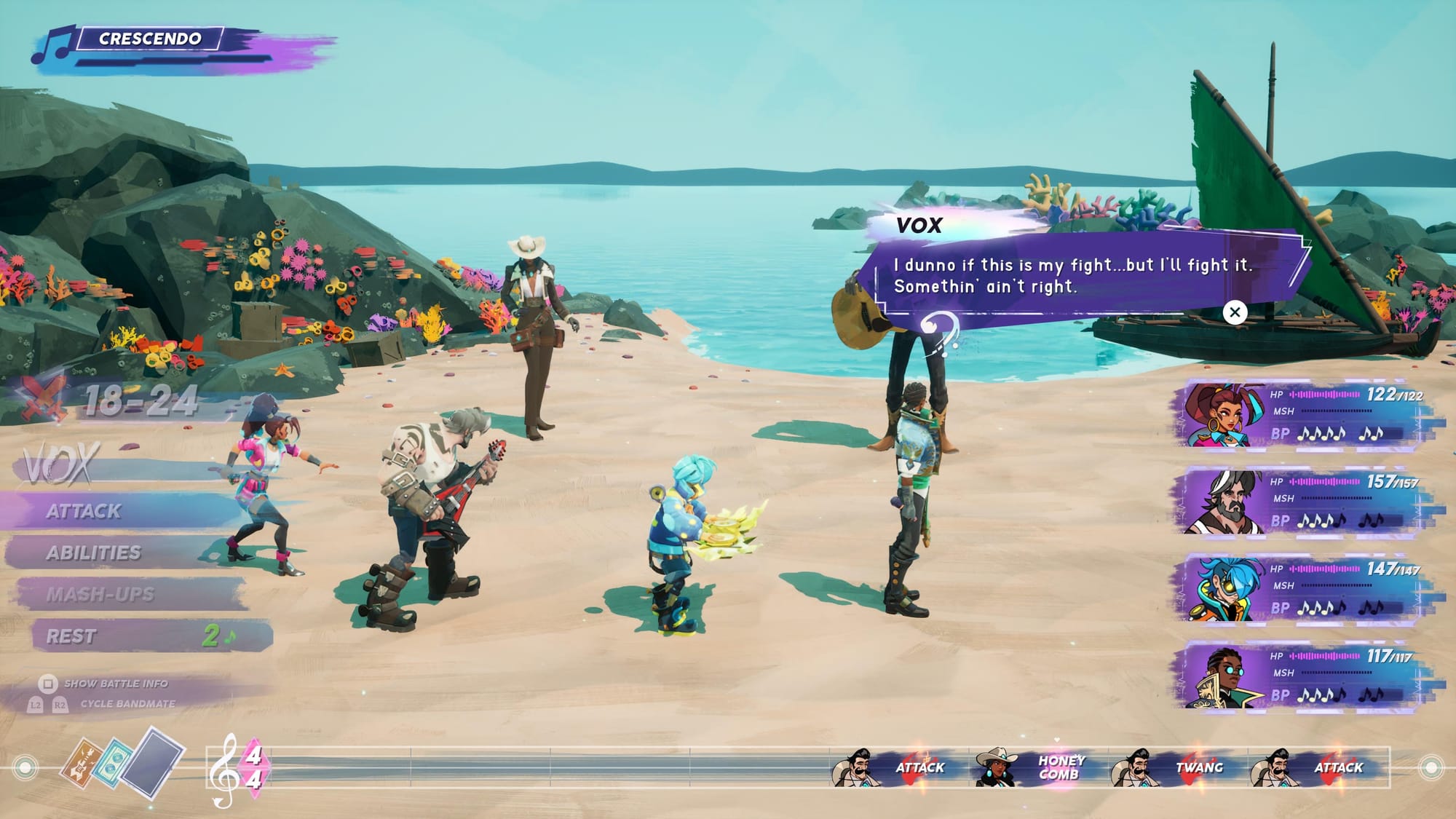Viewport: 1456px width, 819px height.
Task: Close Vox's dialogue bubble
Action: tap(1235, 312)
